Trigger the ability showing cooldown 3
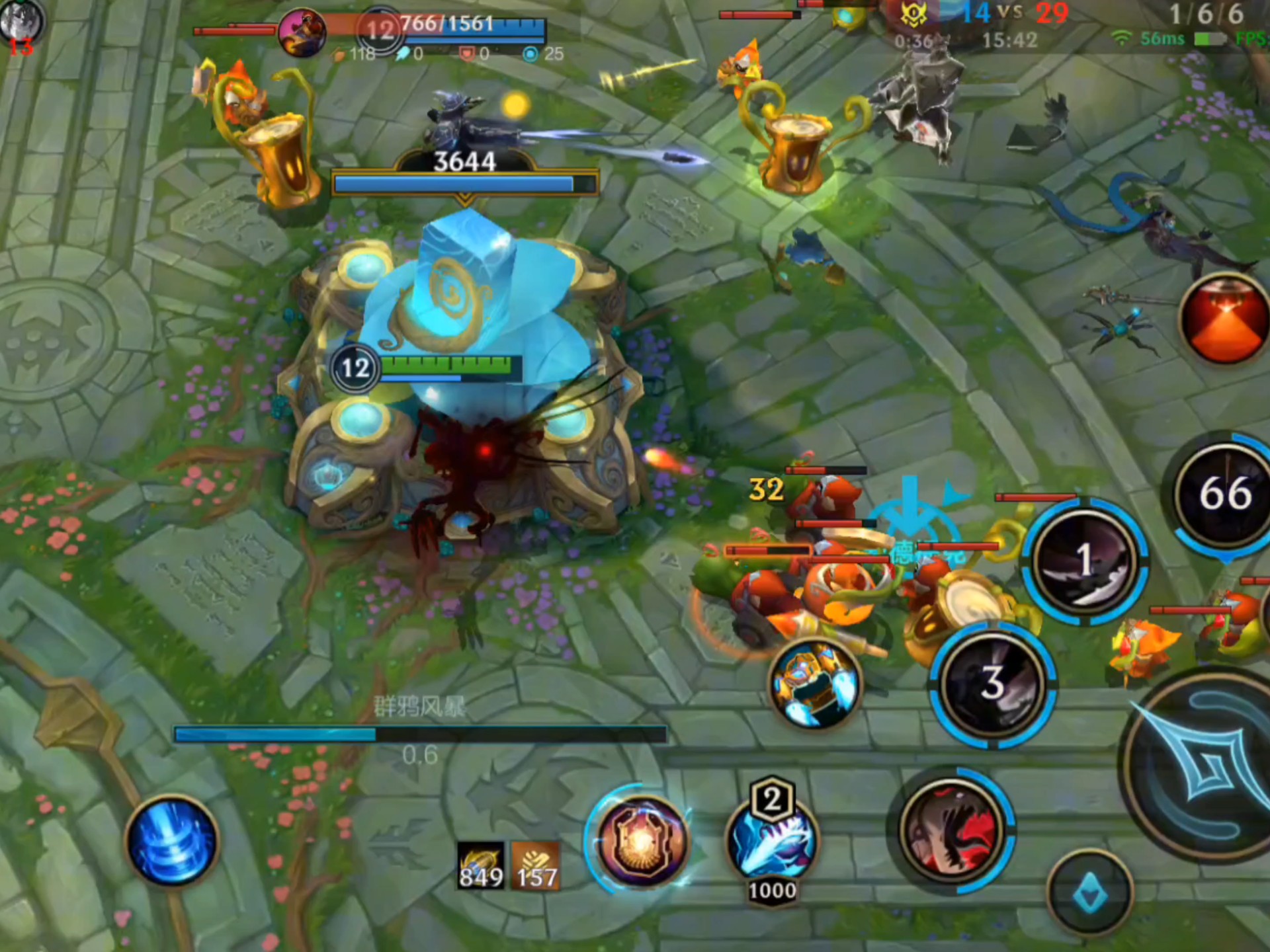 (992, 684)
